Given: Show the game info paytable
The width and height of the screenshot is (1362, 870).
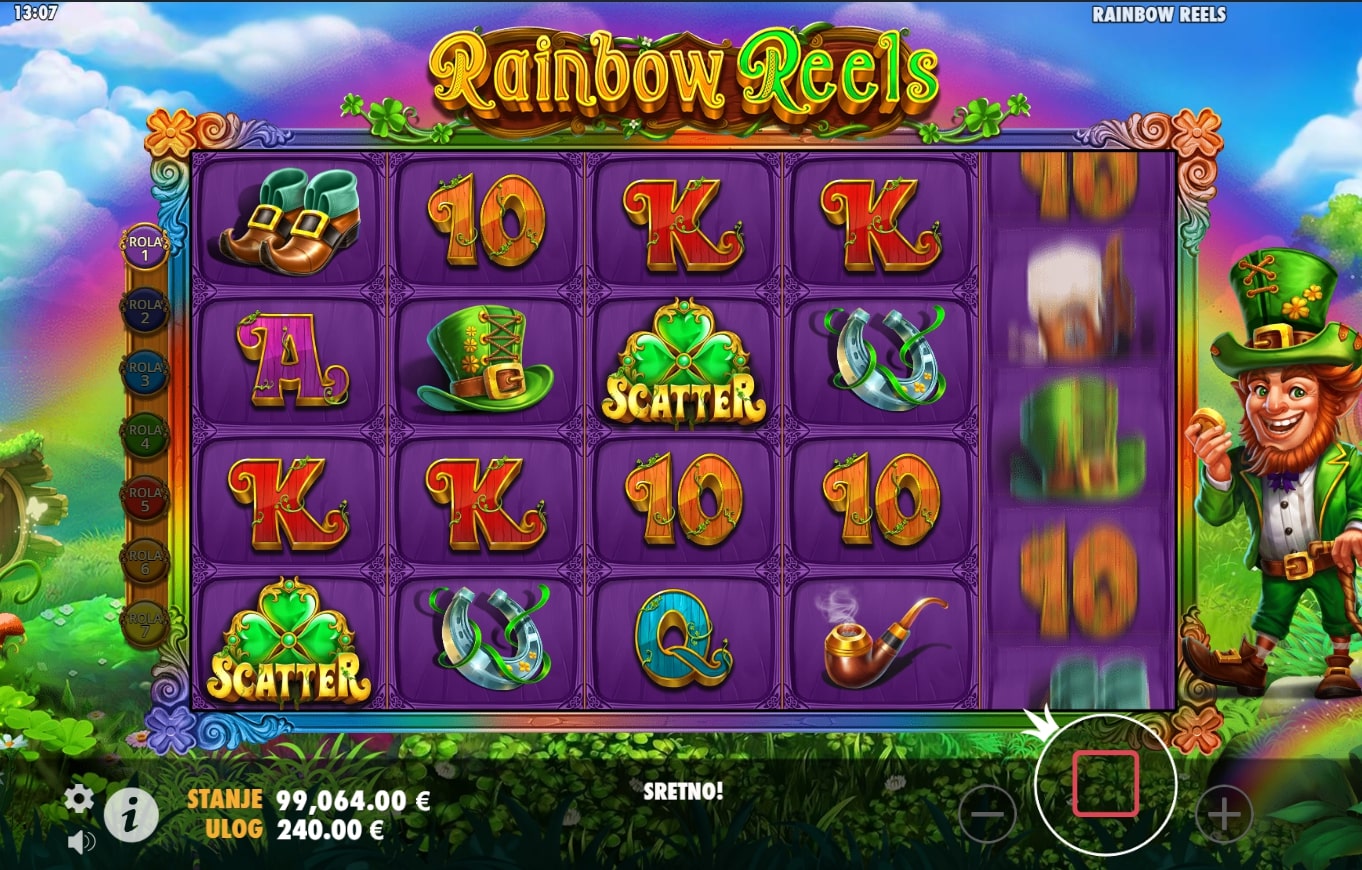Looking at the screenshot, I should pyautogui.click(x=131, y=815).
